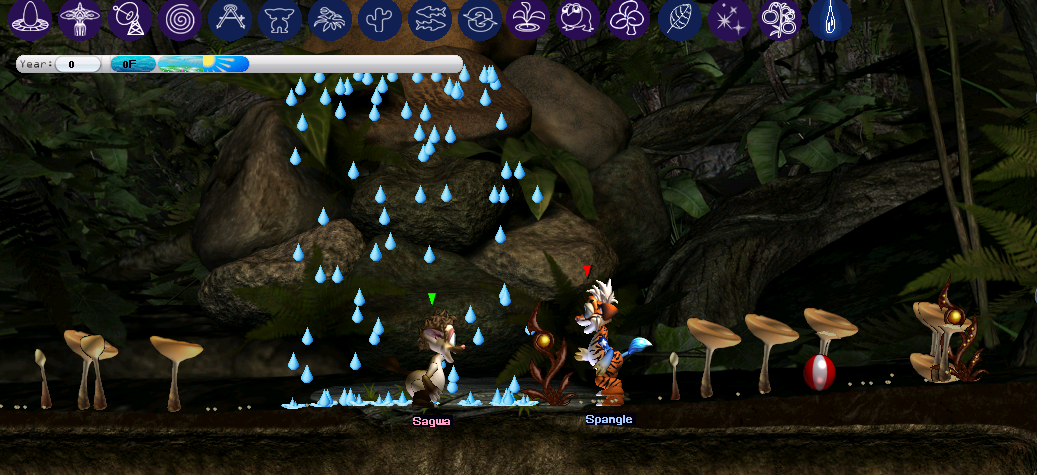
Task: Click the big-eared creature icon
Action: [280, 19]
